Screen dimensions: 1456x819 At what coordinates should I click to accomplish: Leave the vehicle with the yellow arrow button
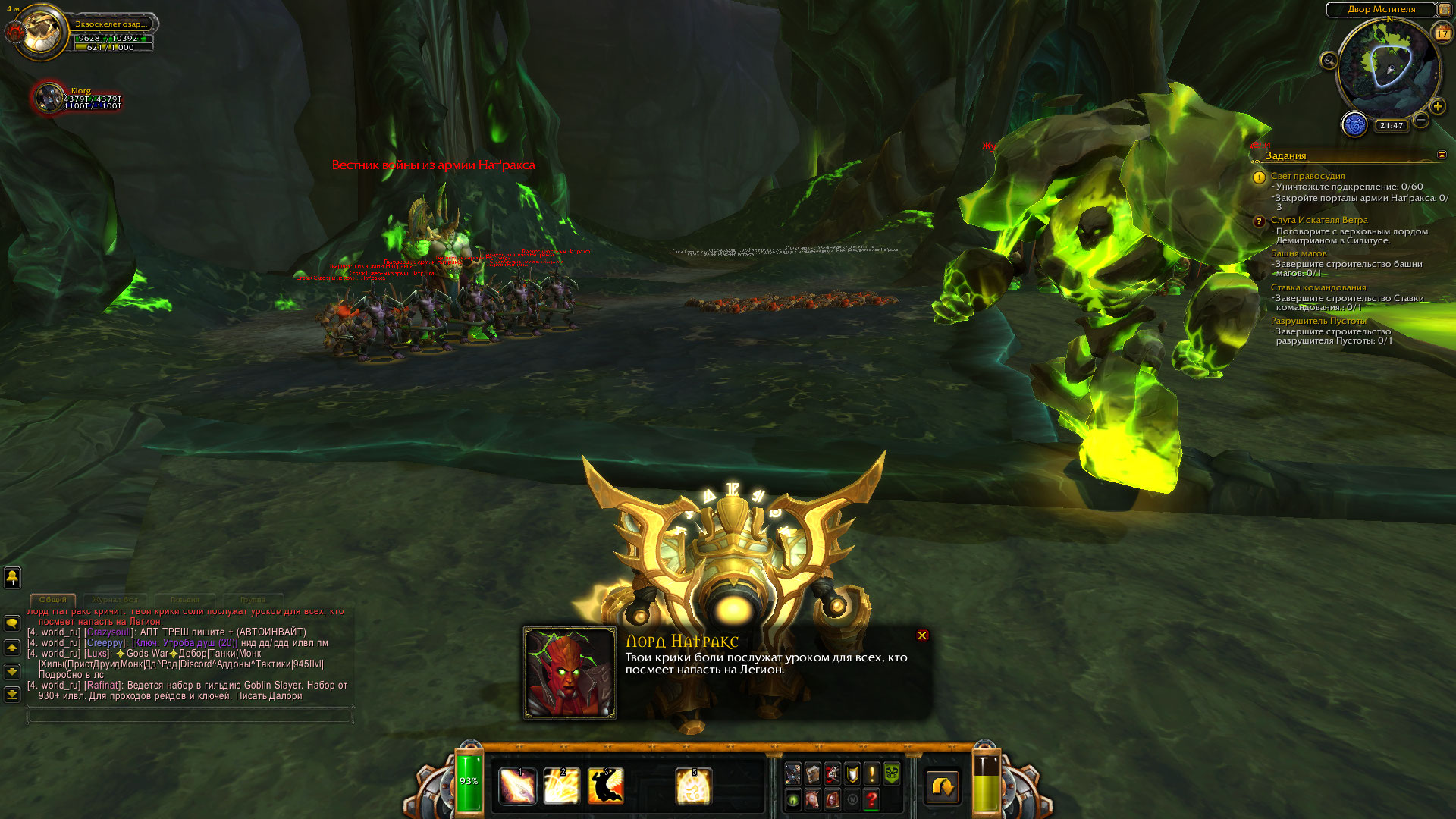click(x=943, y=787)
